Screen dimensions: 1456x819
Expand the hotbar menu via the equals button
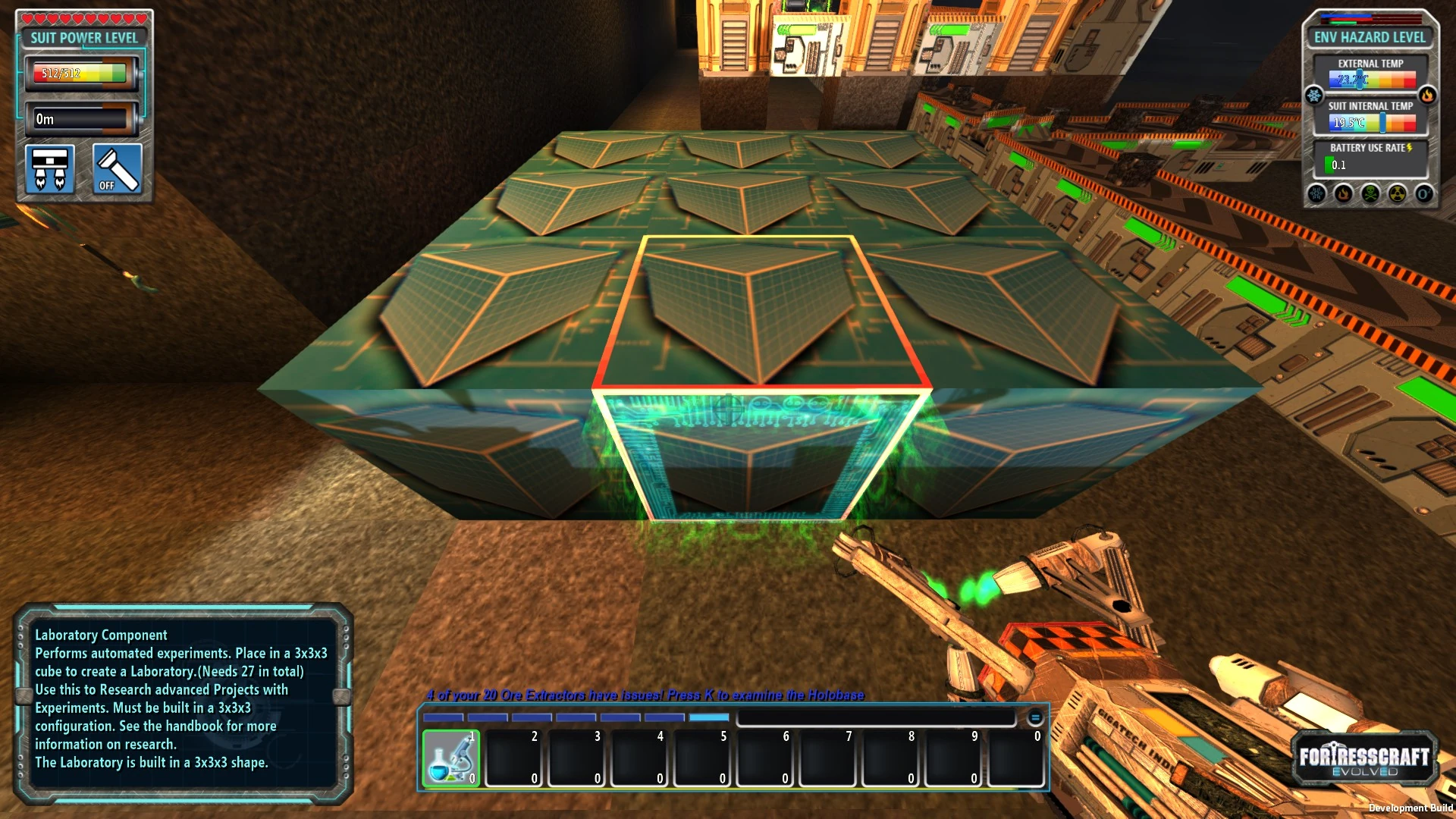[1034, 717]
